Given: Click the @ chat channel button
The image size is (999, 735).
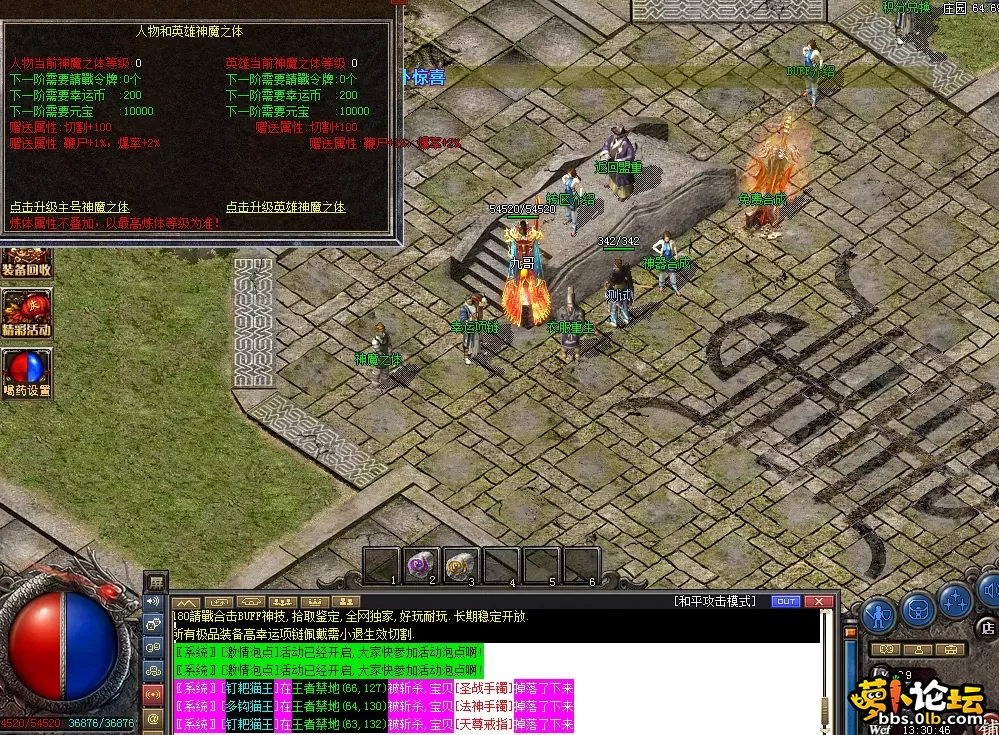Looking at the screenshot, I should click(x=154, y=718).
